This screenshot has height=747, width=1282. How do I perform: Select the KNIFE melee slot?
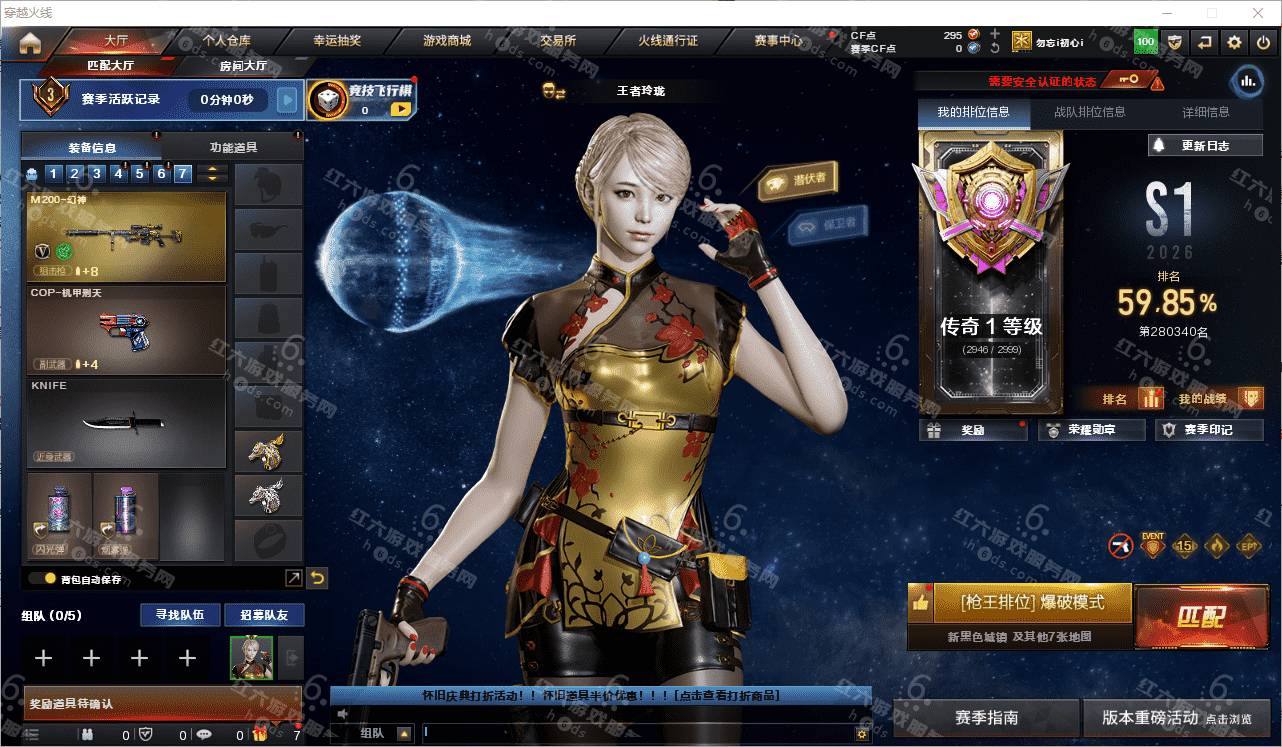[126, 422]
